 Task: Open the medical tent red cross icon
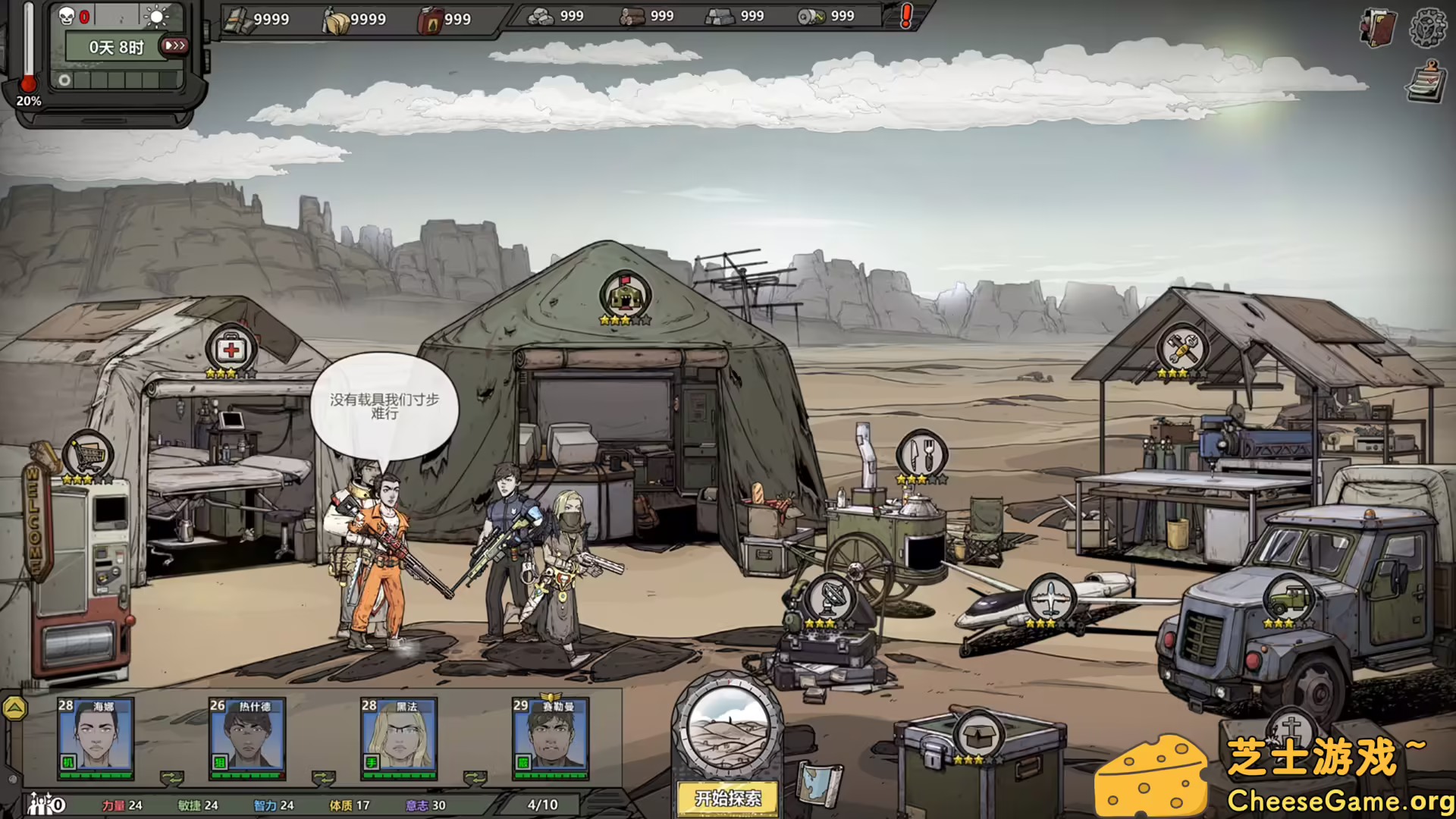pos(231,350)
